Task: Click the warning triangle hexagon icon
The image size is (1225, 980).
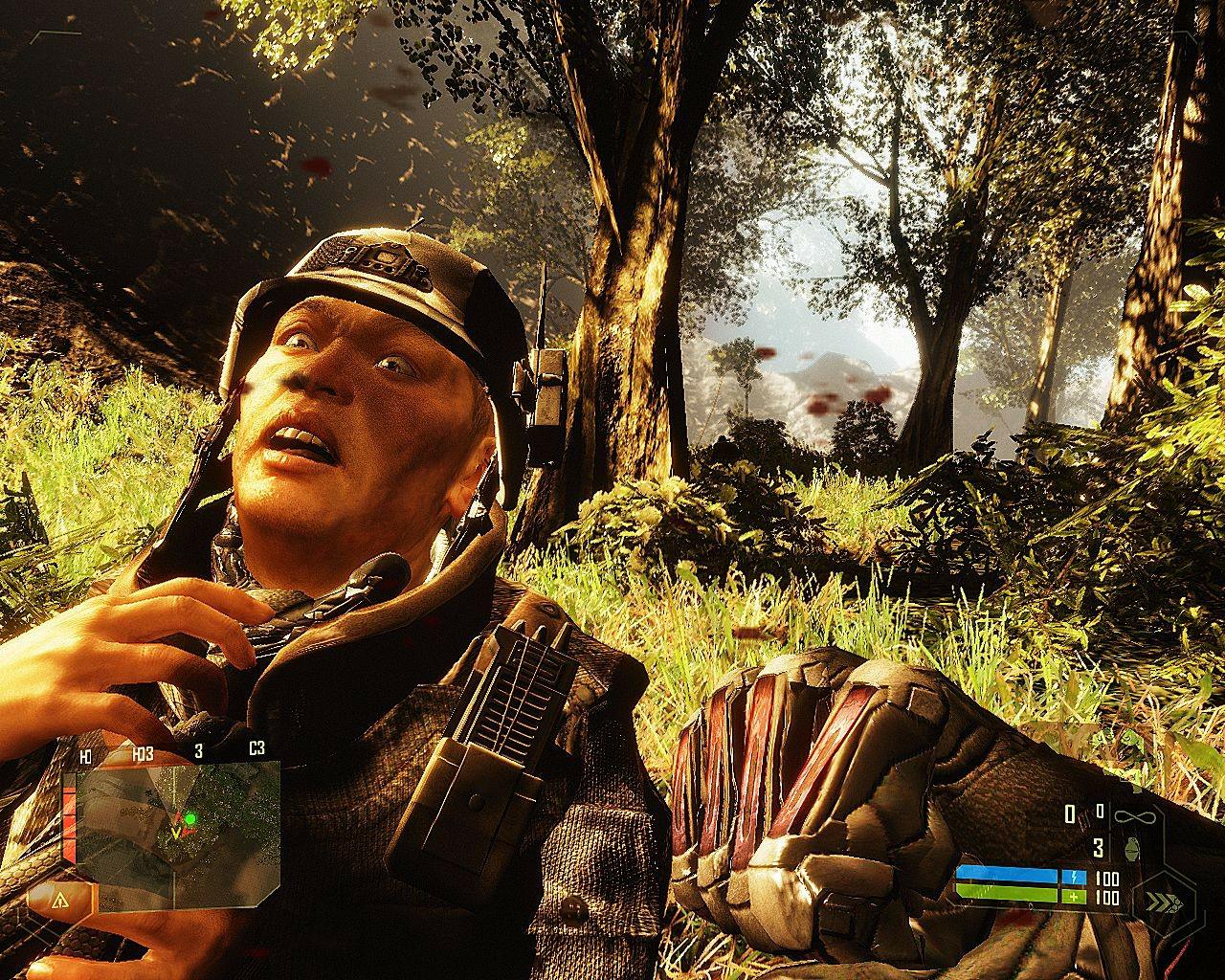Action: 60,901
